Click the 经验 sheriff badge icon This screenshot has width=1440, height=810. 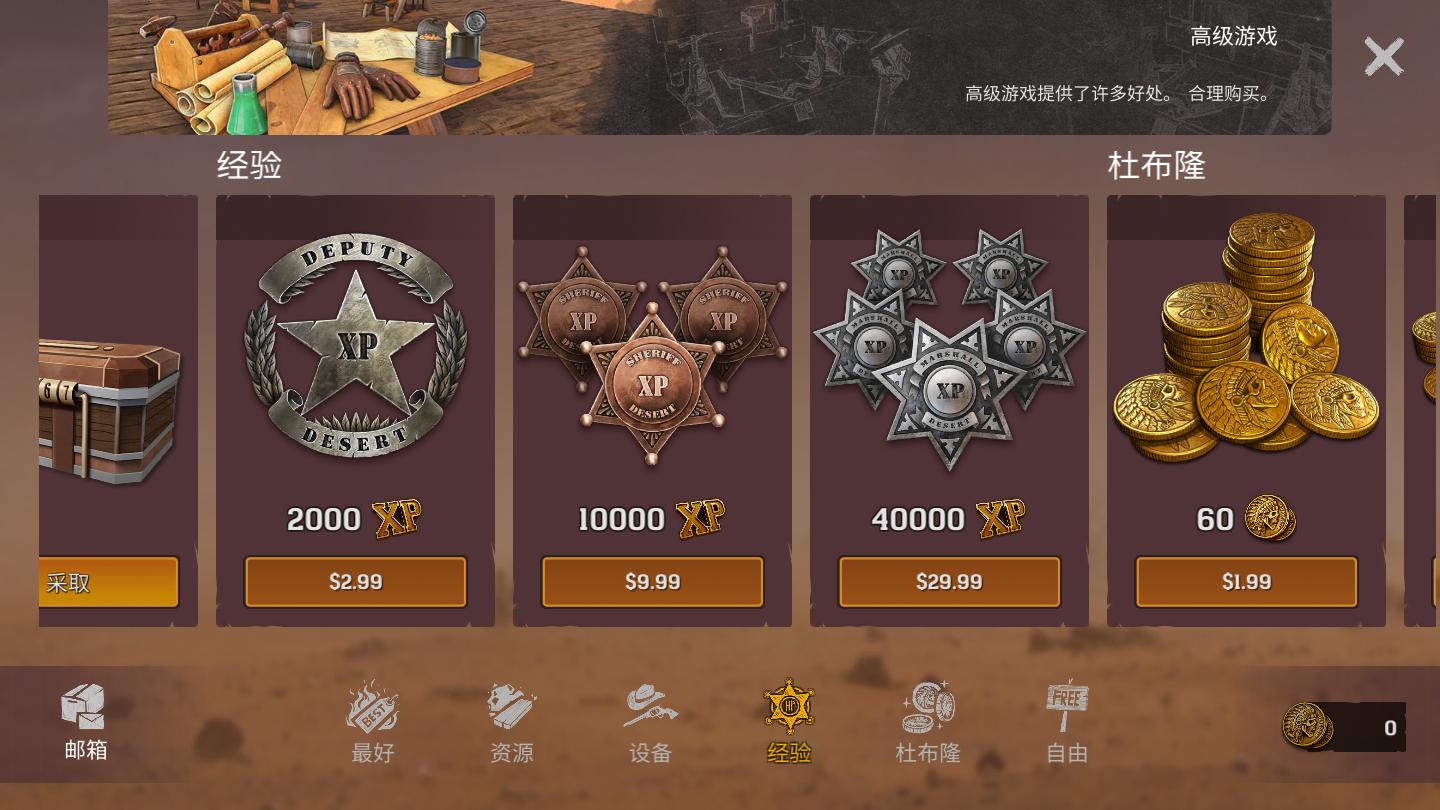tap(788, 705)
